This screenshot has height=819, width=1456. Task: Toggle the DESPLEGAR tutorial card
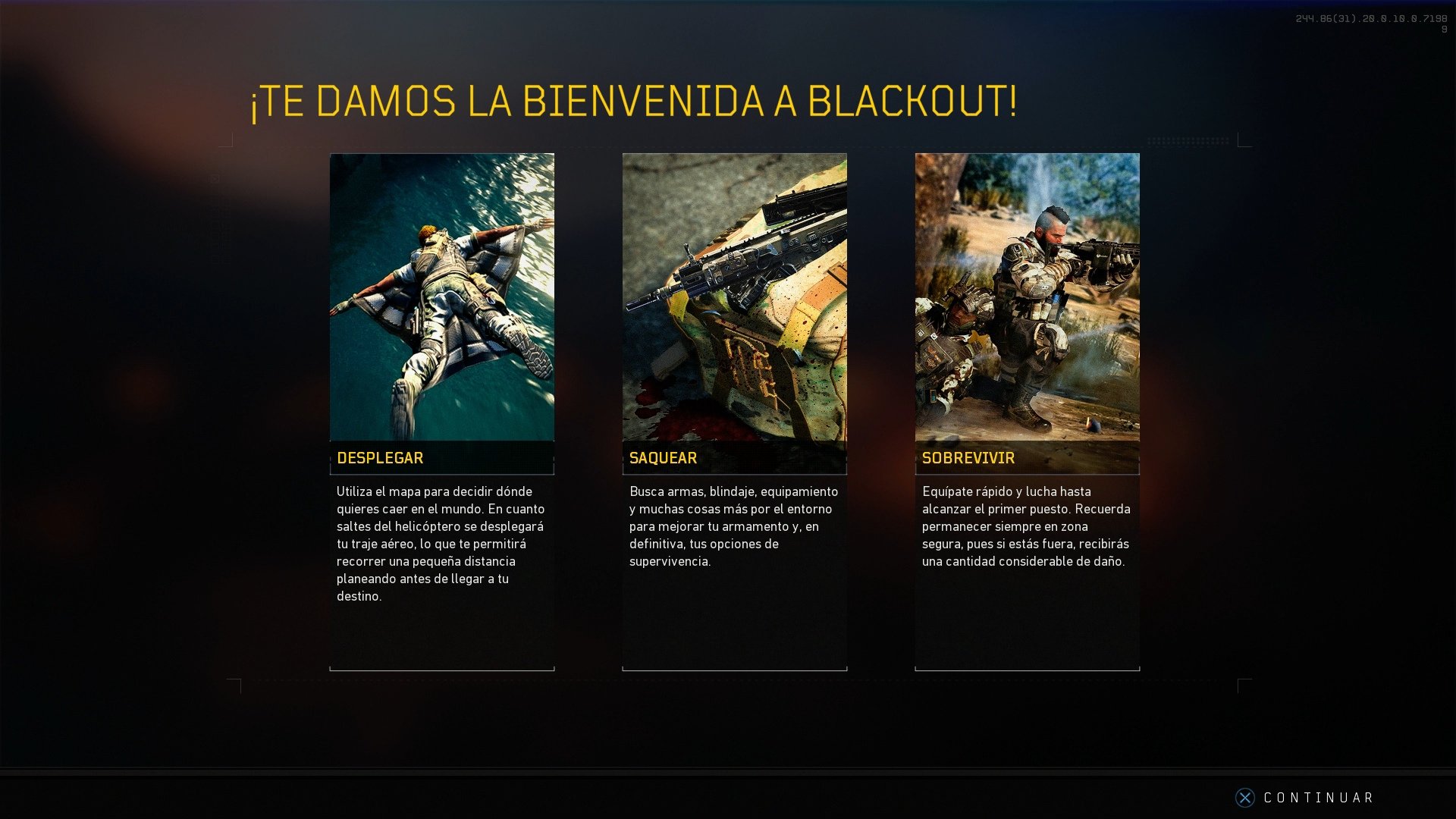pos(441,413)
